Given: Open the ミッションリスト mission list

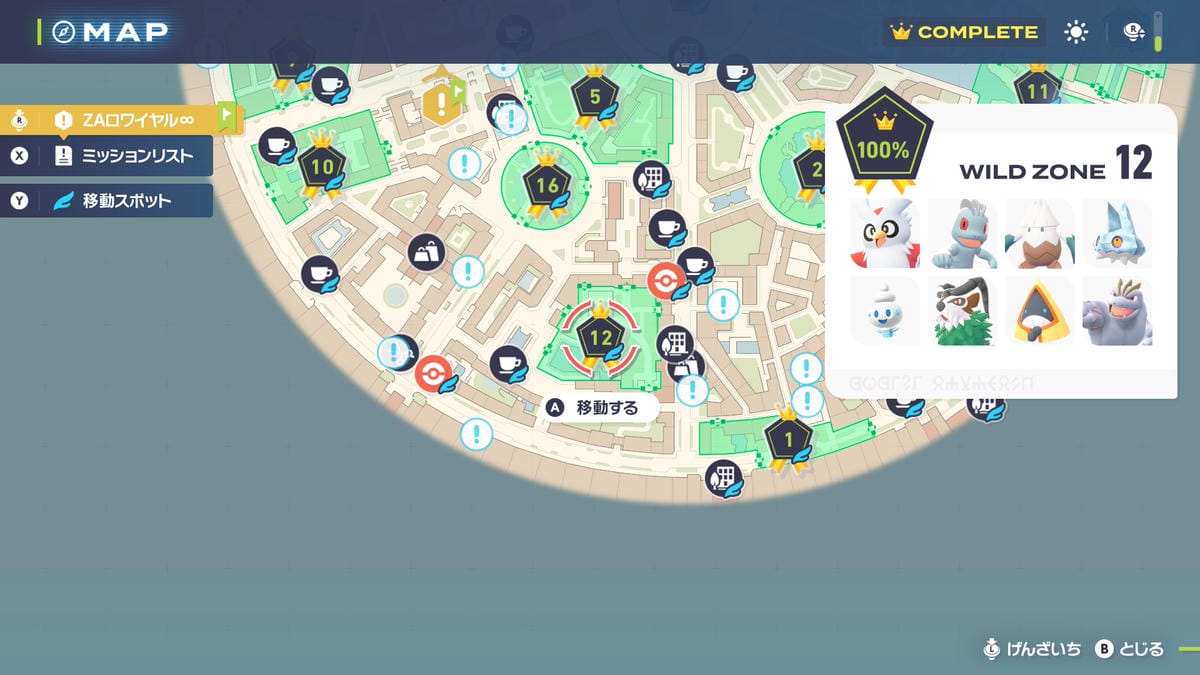Looking at the screenshot, I should tap(120, 155).
